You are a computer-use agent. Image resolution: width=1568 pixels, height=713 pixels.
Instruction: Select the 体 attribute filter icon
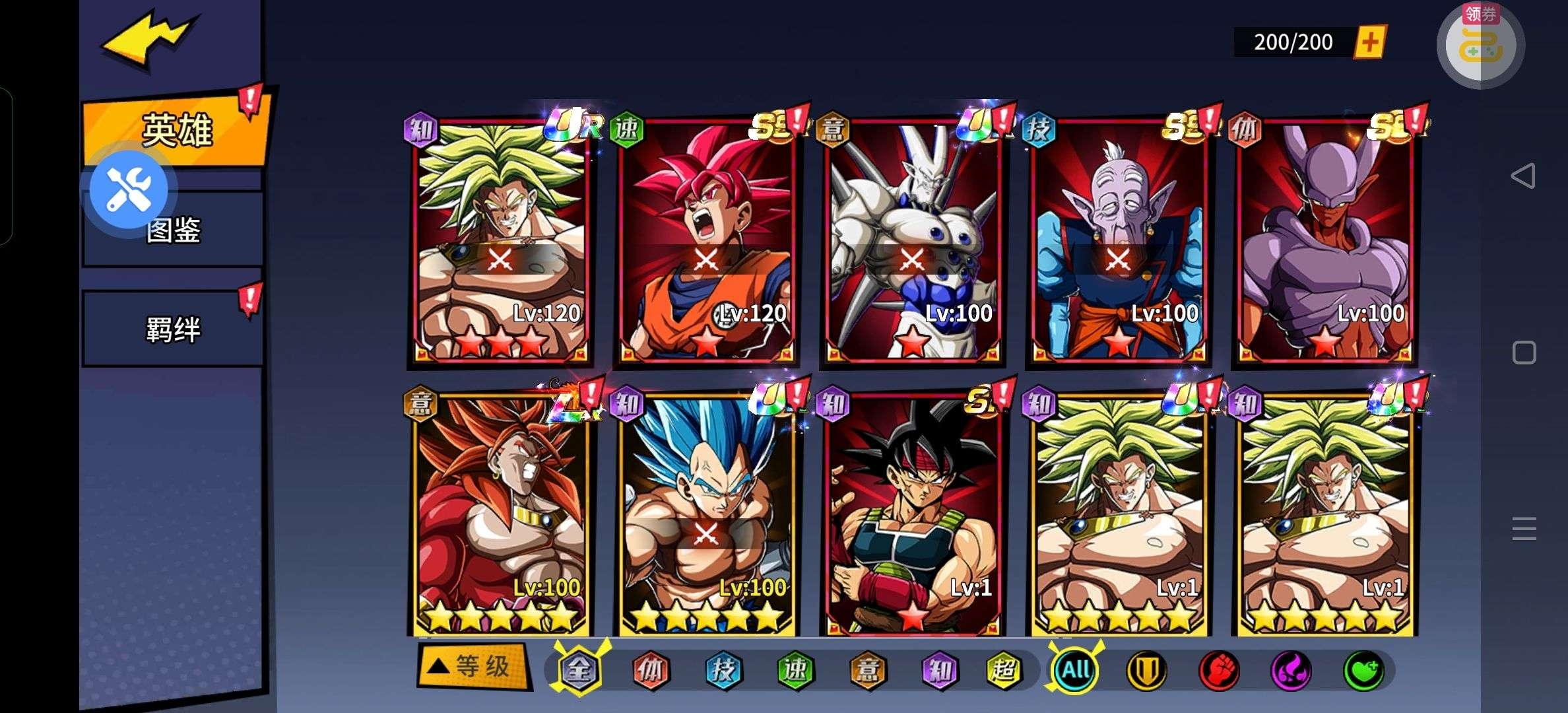653,670
